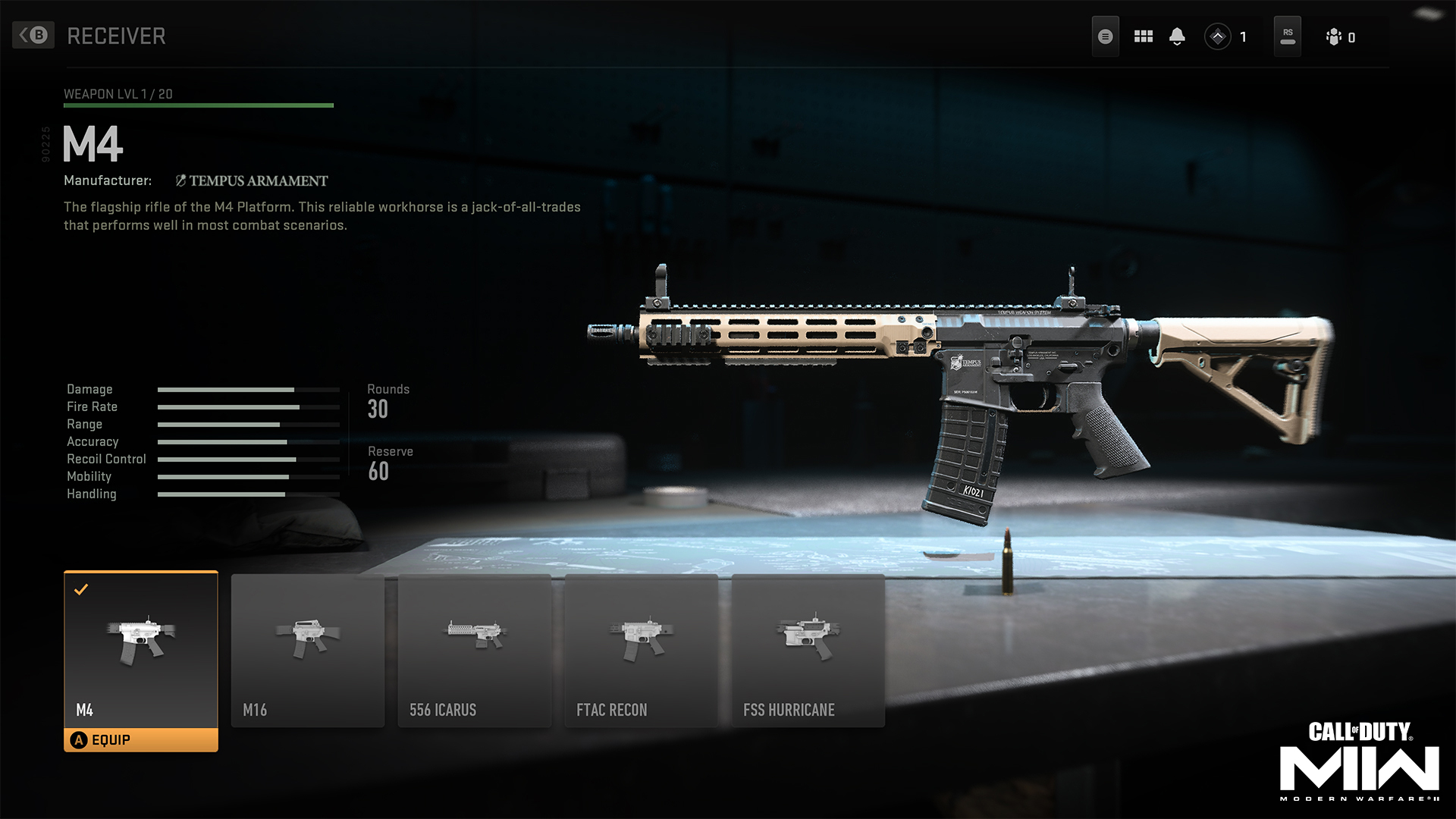
Task: Open the notifications bell
Action: pyautogui.click(x=1178, y=36)
